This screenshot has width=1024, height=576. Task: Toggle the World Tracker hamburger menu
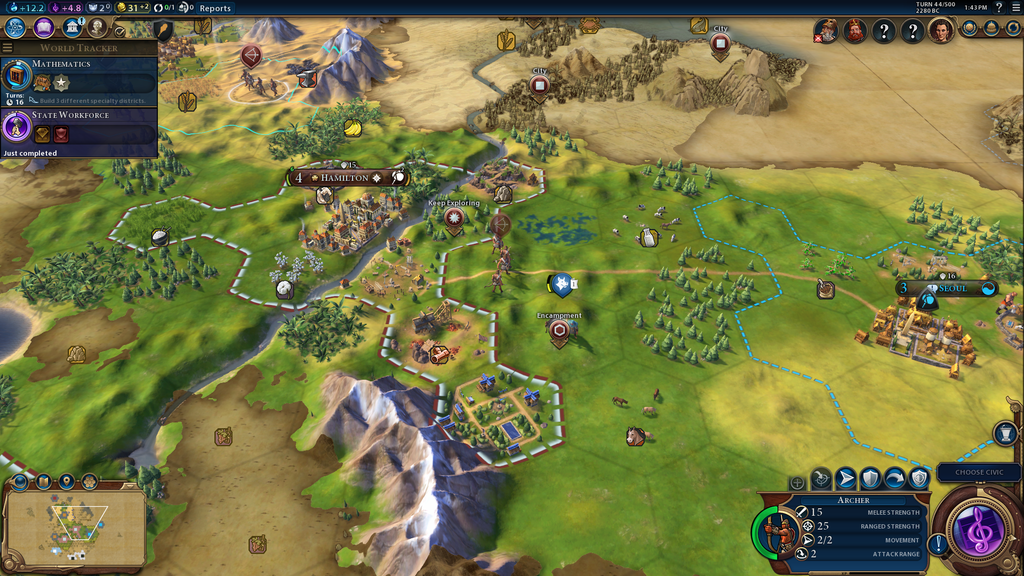click(x=8, y=48)
